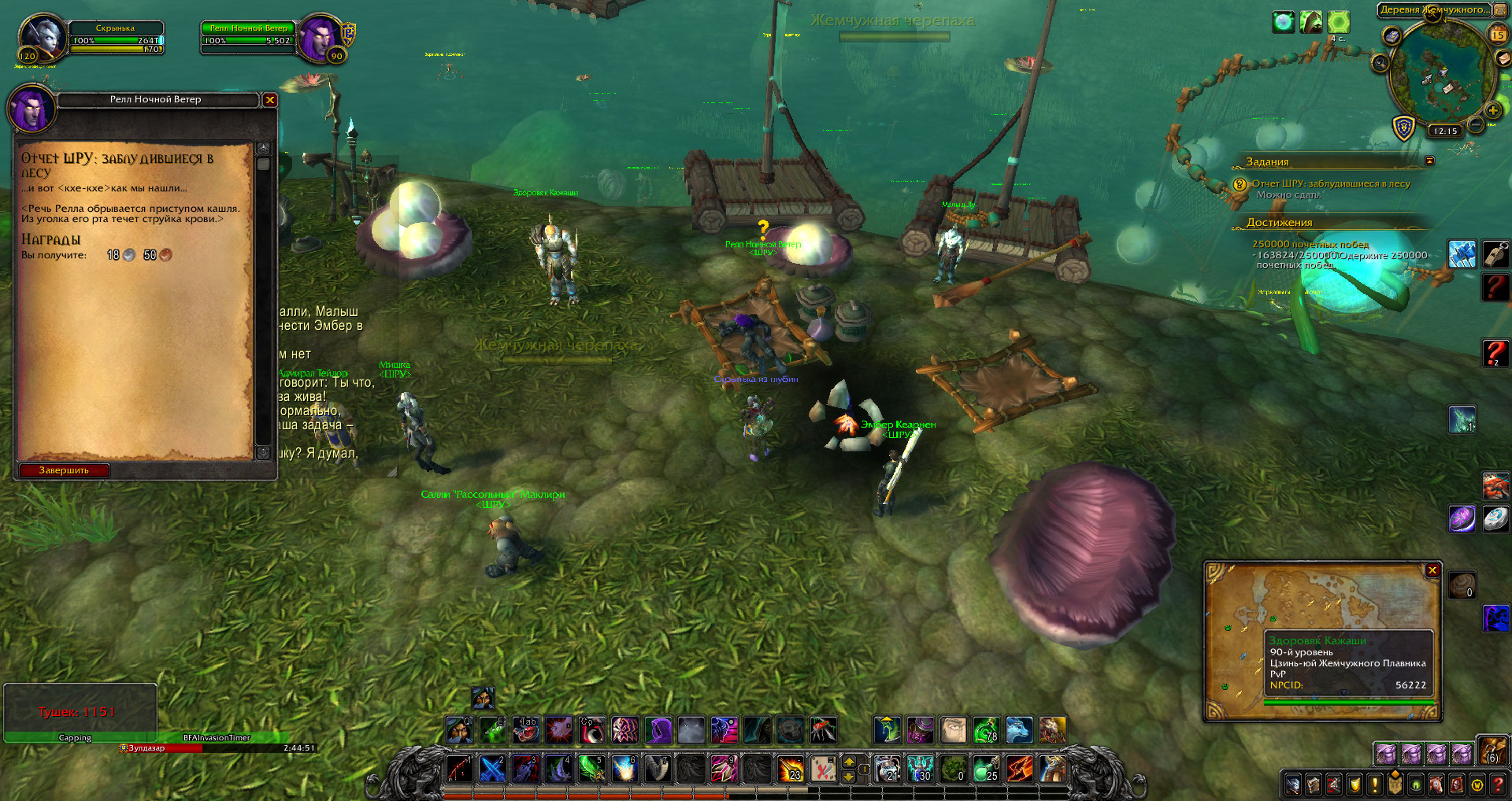The height and width of the screenshot is (801, 1512).
Task: Click the target portrait of Релл Ночной Ветер
Action: [x=321, y=38]
